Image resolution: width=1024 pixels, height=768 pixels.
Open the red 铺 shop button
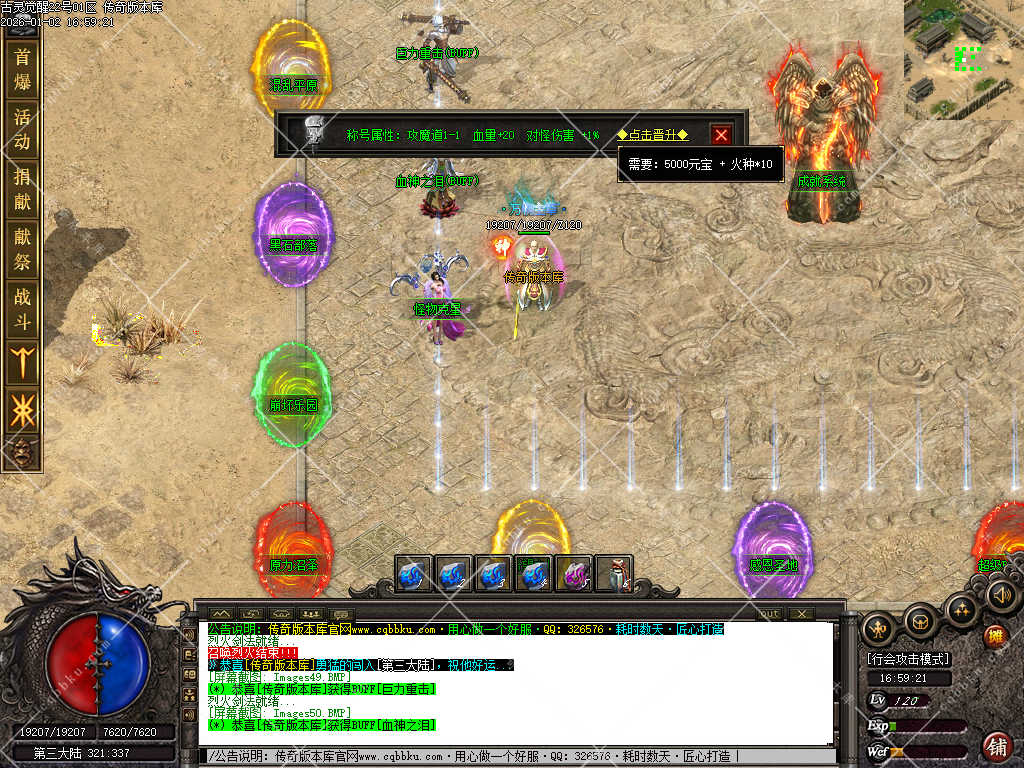[x=996, y=746]
